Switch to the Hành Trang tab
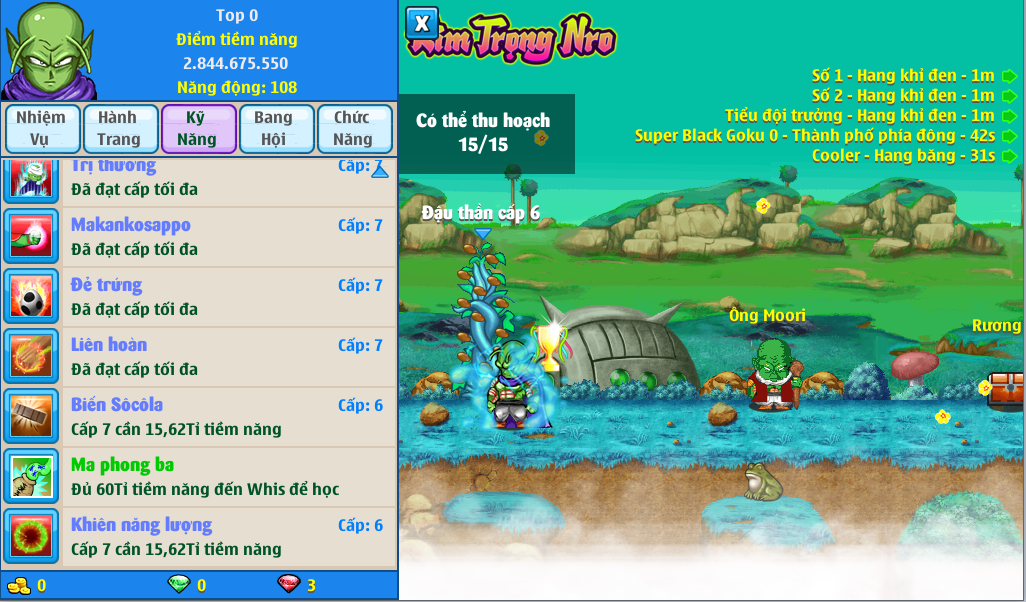This screenshot has height=602, width=1026. coord(120,129)
